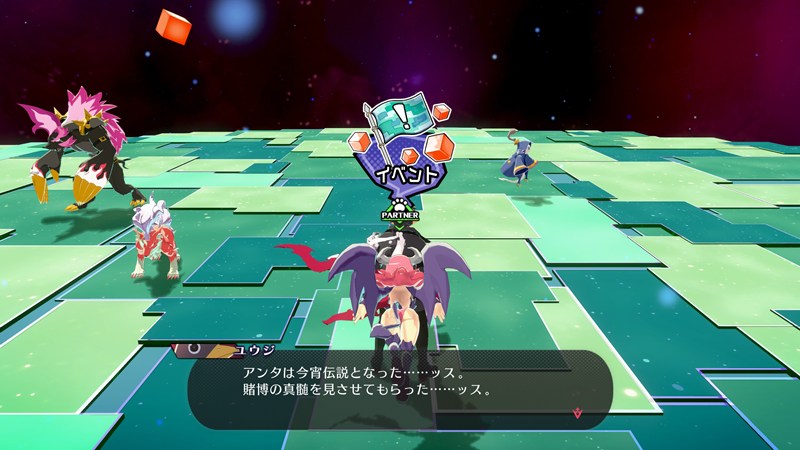Screen dimensions: 800x450
Task: Click the red dialogue advance arrow
Action: click(576, 411)
